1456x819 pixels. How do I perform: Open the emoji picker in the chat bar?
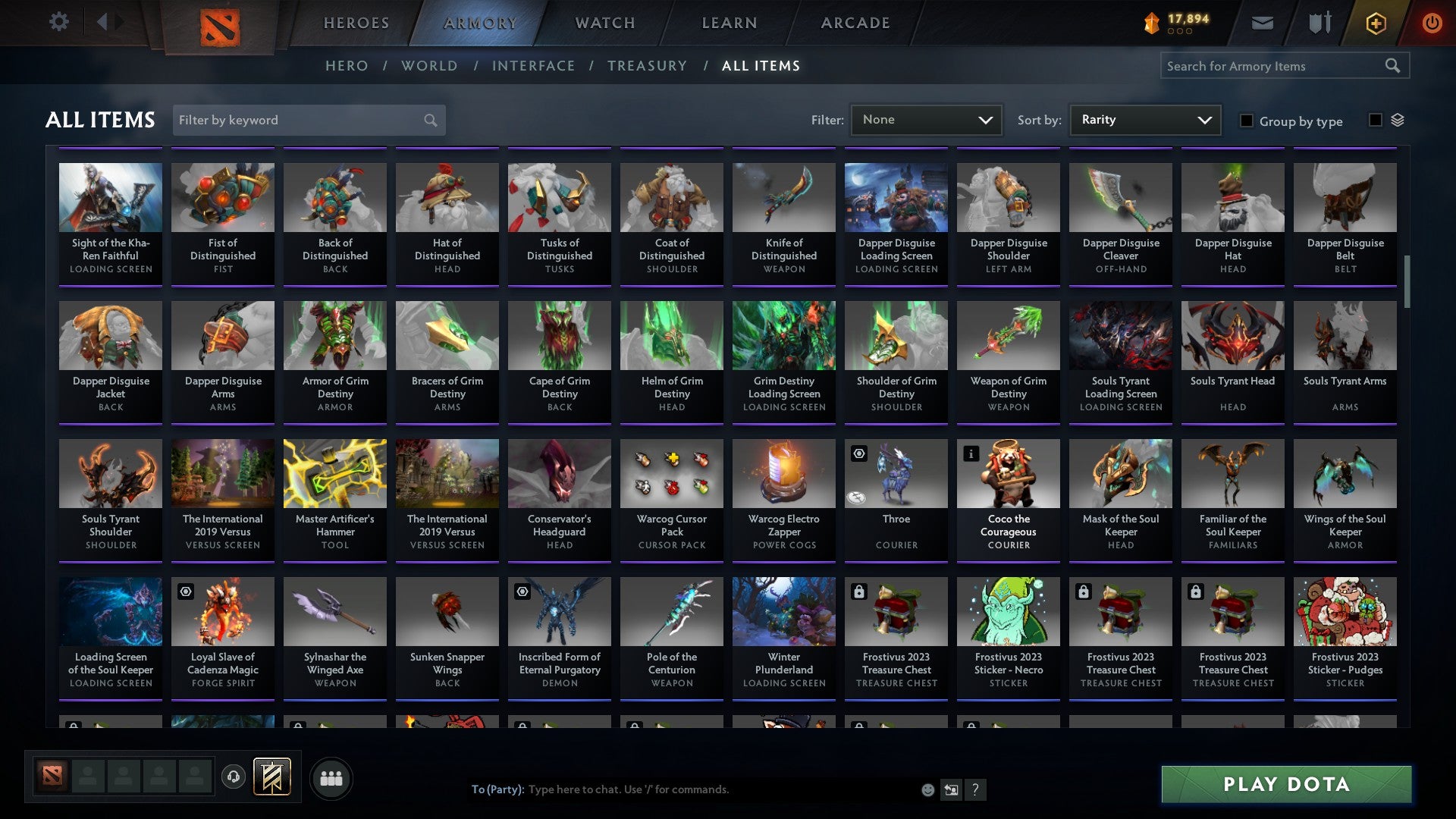click(x=927, y=789)
